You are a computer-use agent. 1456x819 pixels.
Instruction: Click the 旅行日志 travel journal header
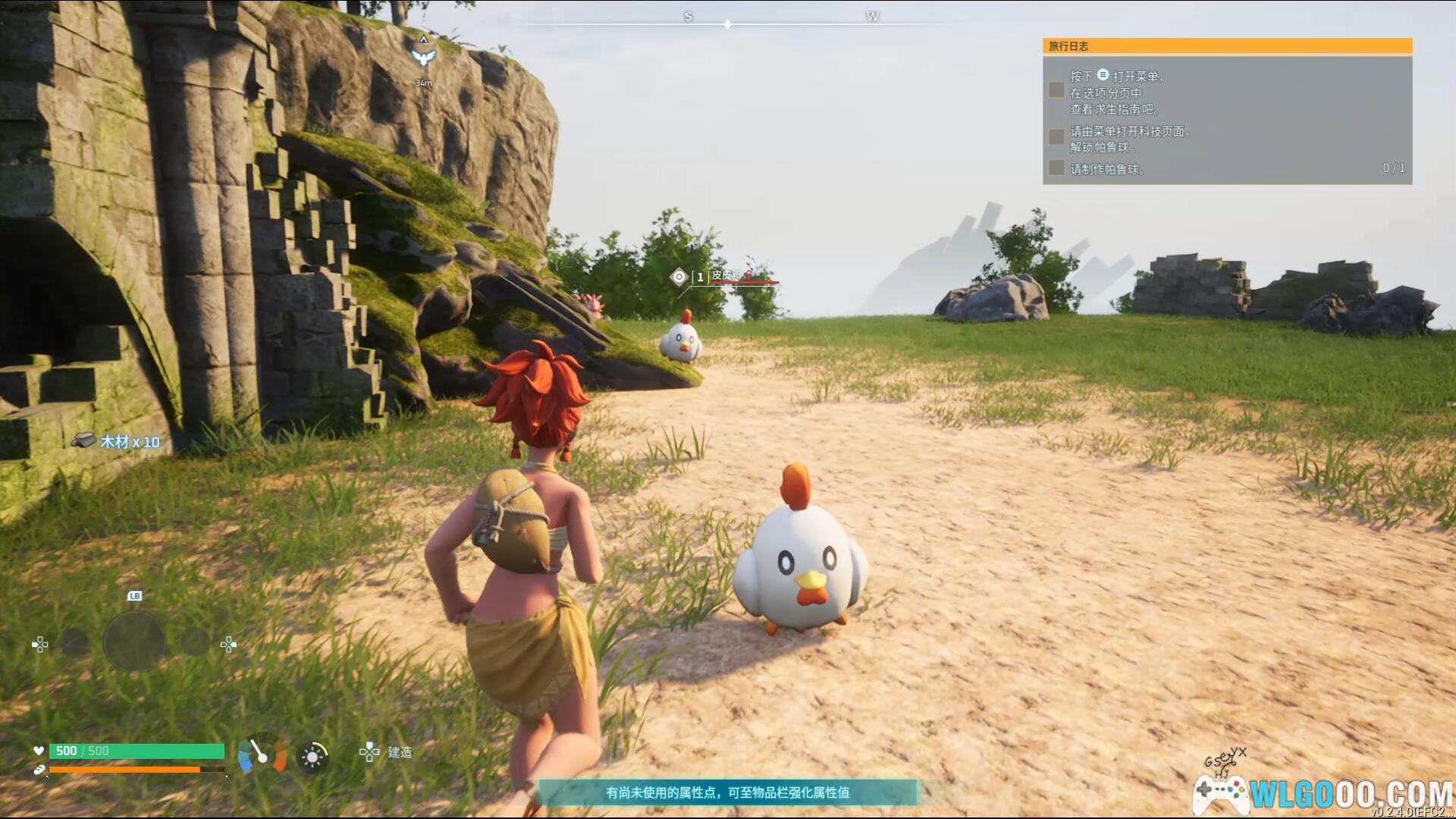[x=1226, y=46]
